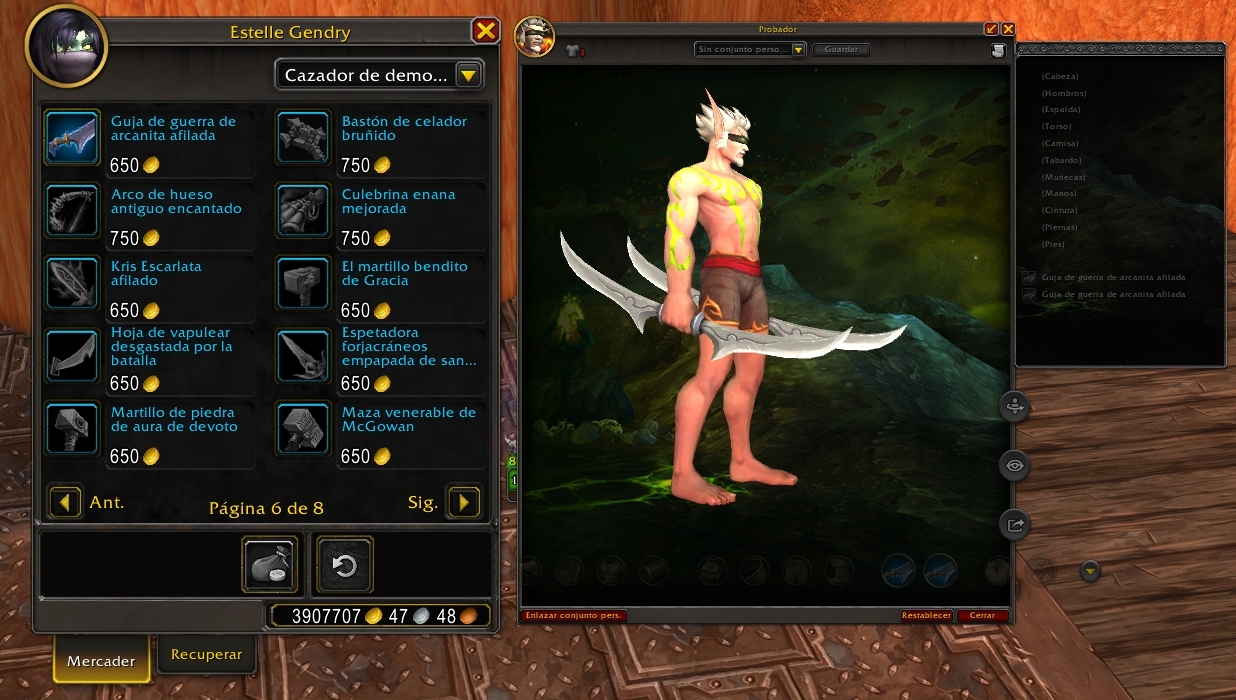1236x700 pixels.
Task: Switch to the Recuperar tab
Action: point(206,654)
